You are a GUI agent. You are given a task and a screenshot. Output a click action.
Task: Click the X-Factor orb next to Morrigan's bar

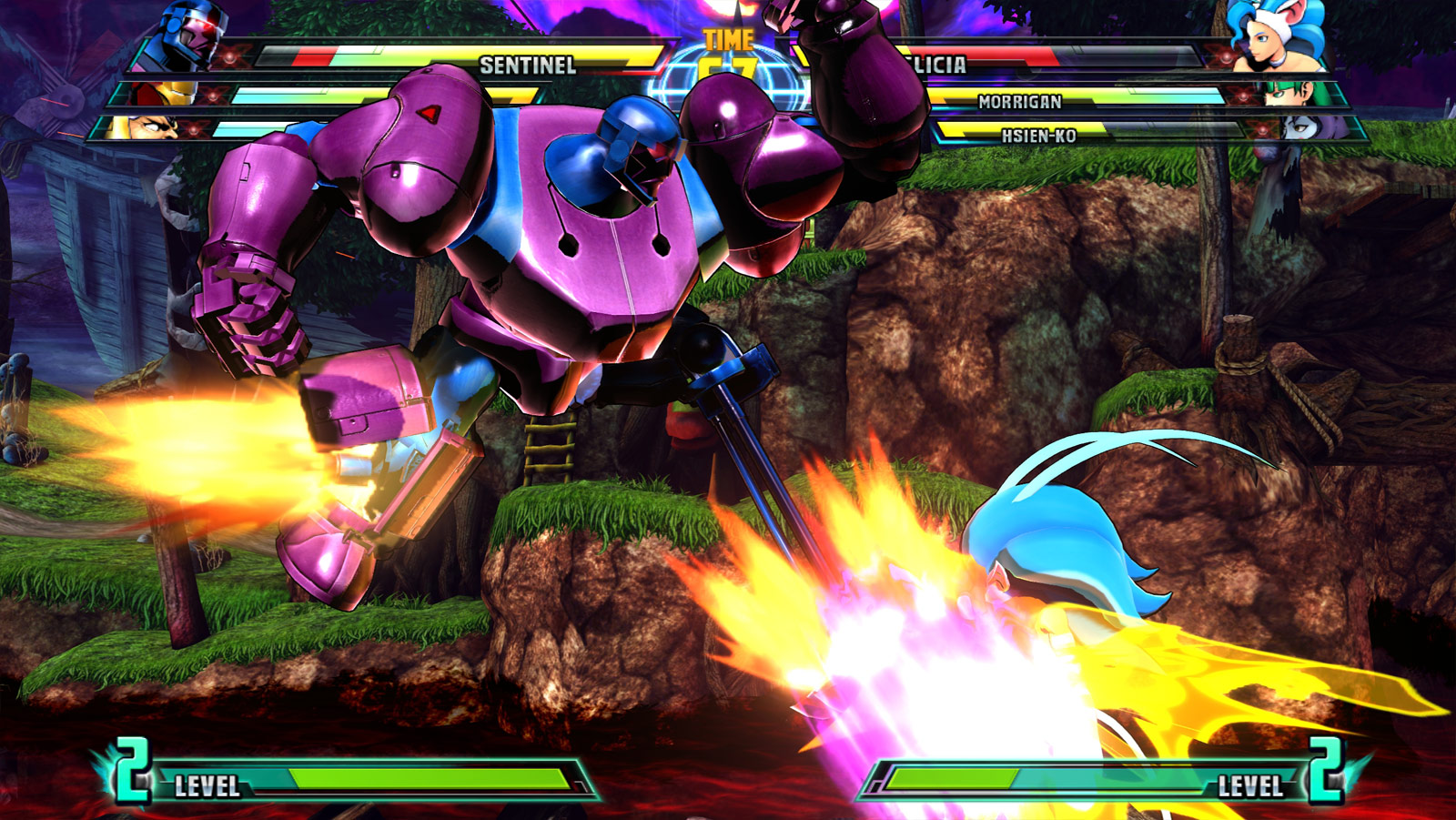tap(1242, 96)
